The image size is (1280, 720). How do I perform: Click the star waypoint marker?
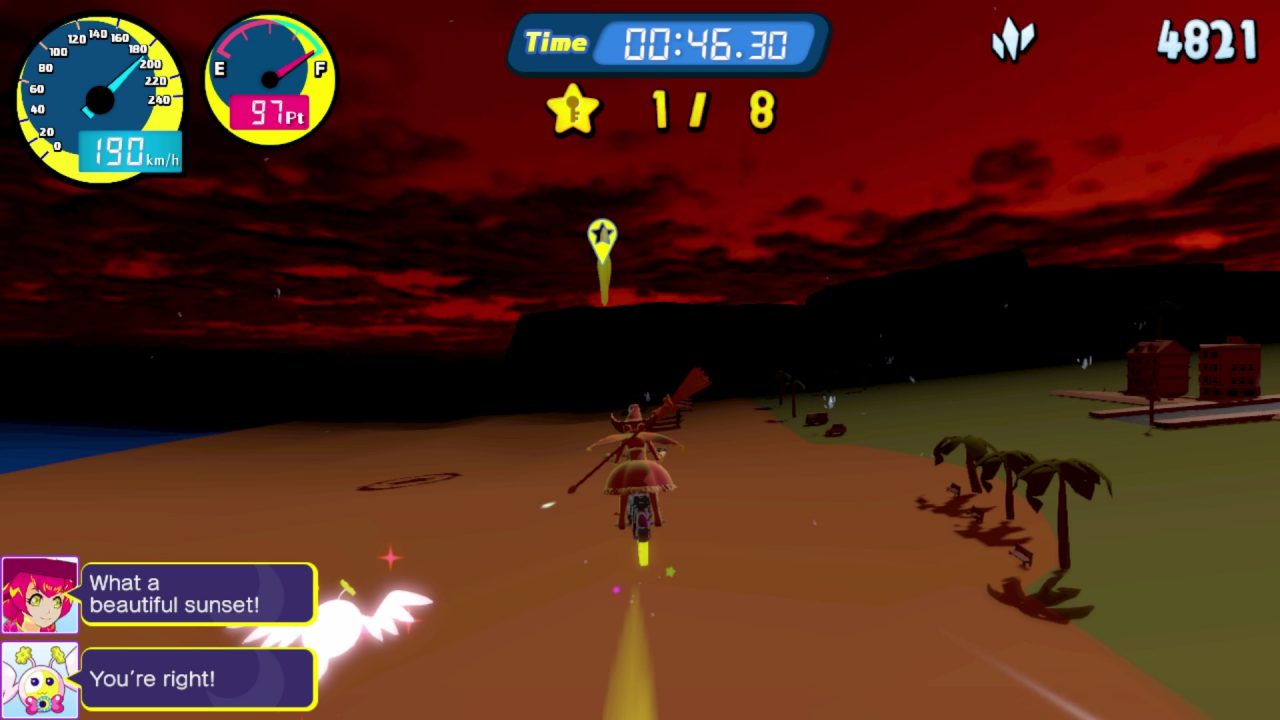(x=602, y=238)
